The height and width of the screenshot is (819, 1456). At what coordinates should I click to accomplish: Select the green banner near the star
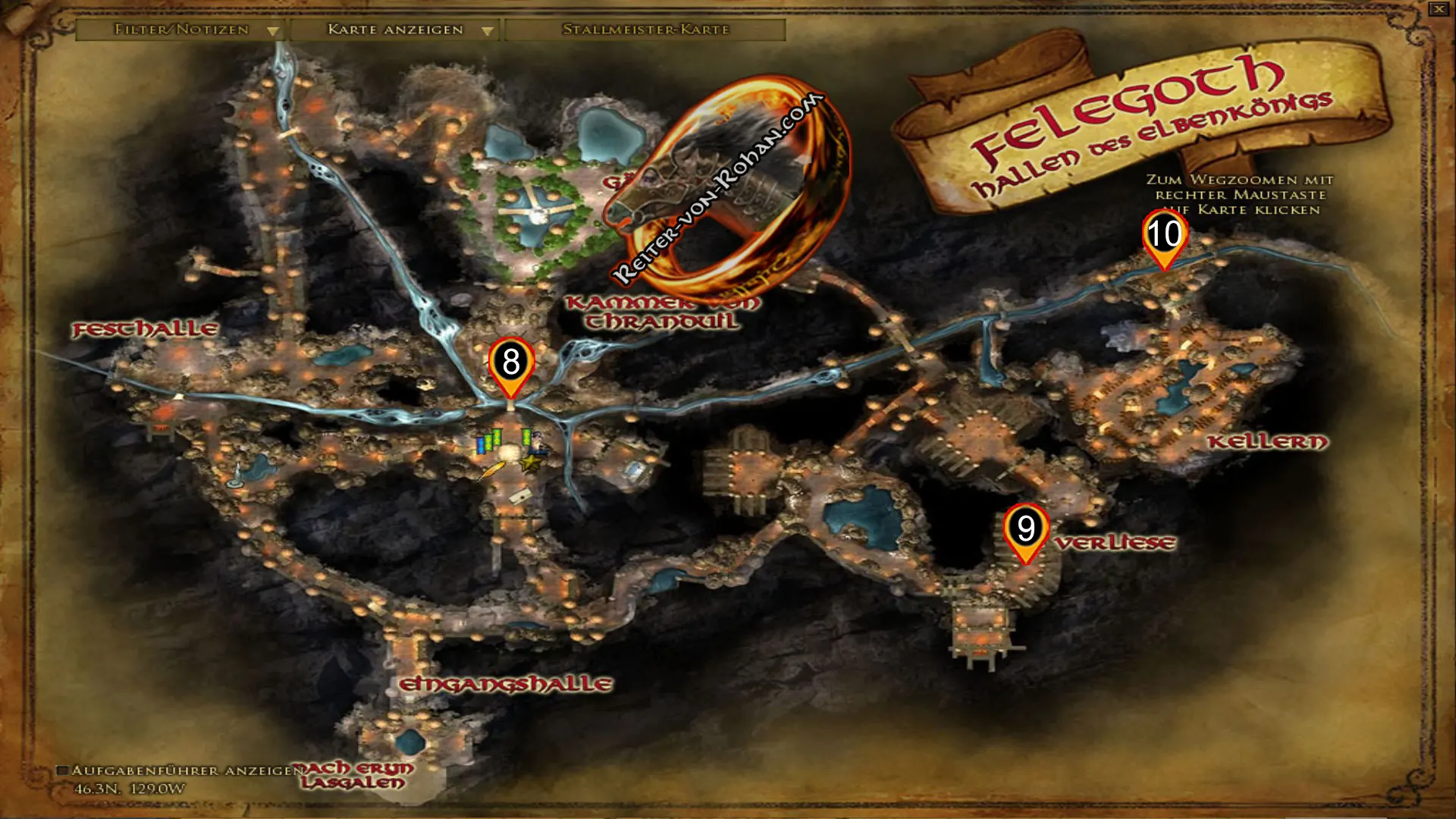tap(526, 438)
